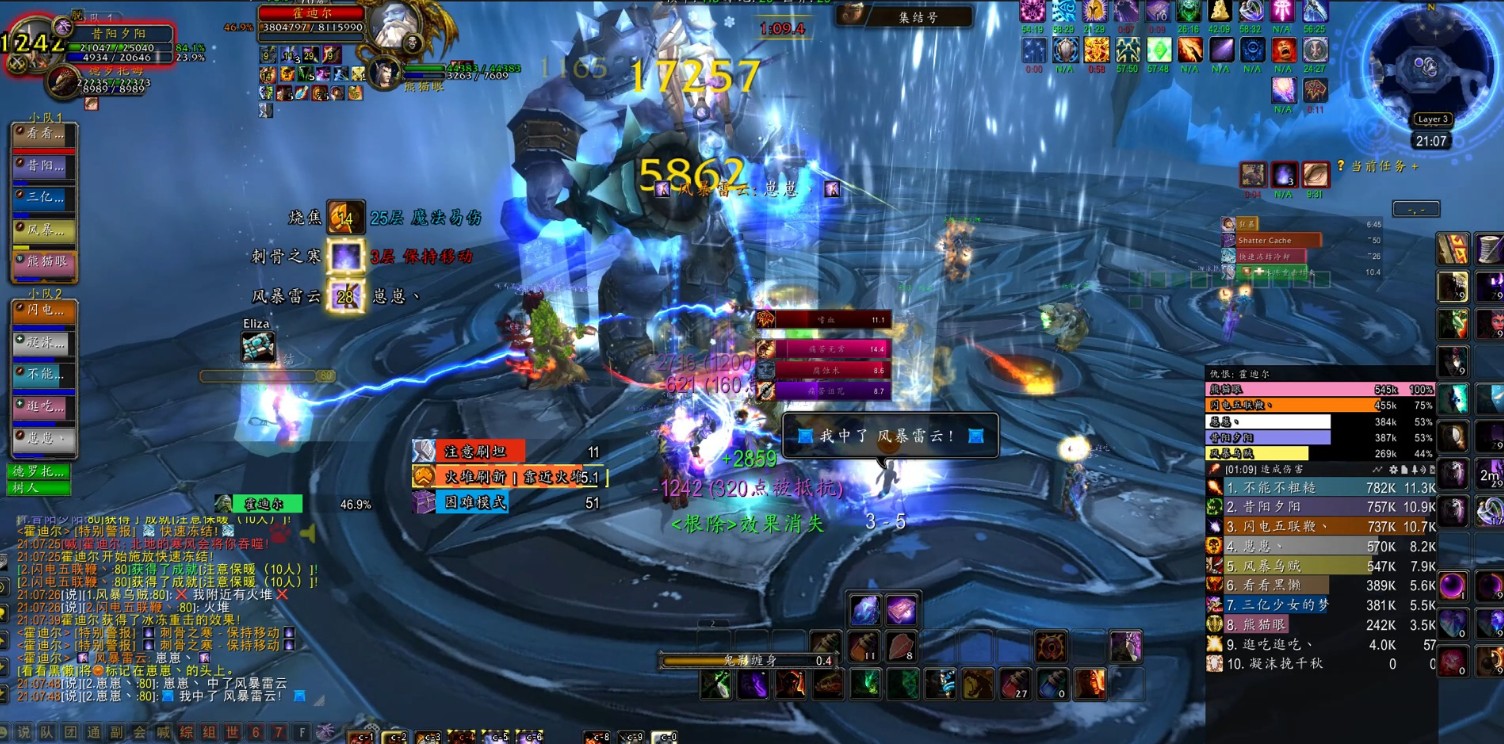Click the 困难模式 timer bar
Image resolution: width=1504 pixels, height=744 pixels.
point(470,502)
